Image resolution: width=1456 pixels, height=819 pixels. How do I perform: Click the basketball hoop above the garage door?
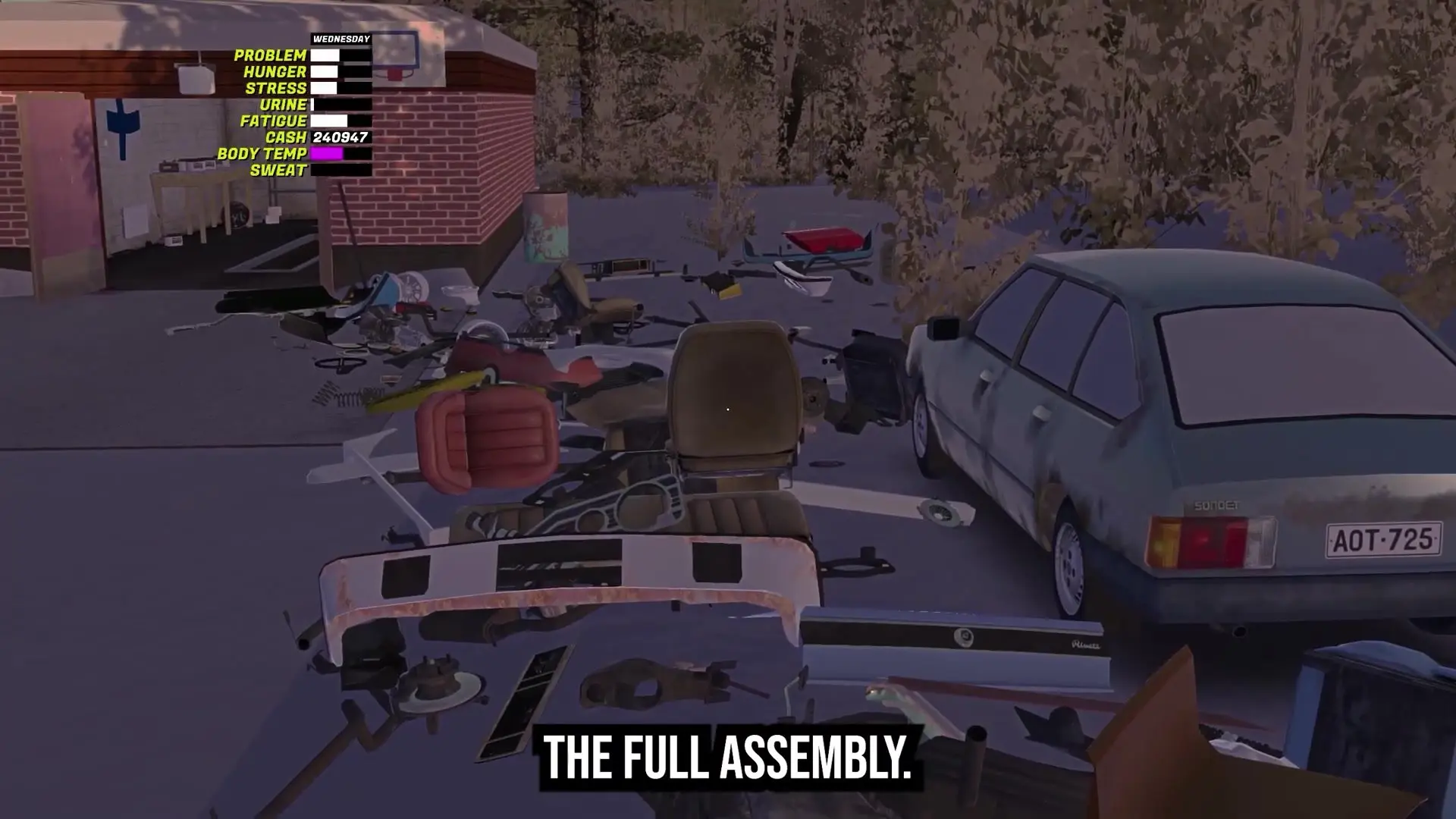(394, 62)
